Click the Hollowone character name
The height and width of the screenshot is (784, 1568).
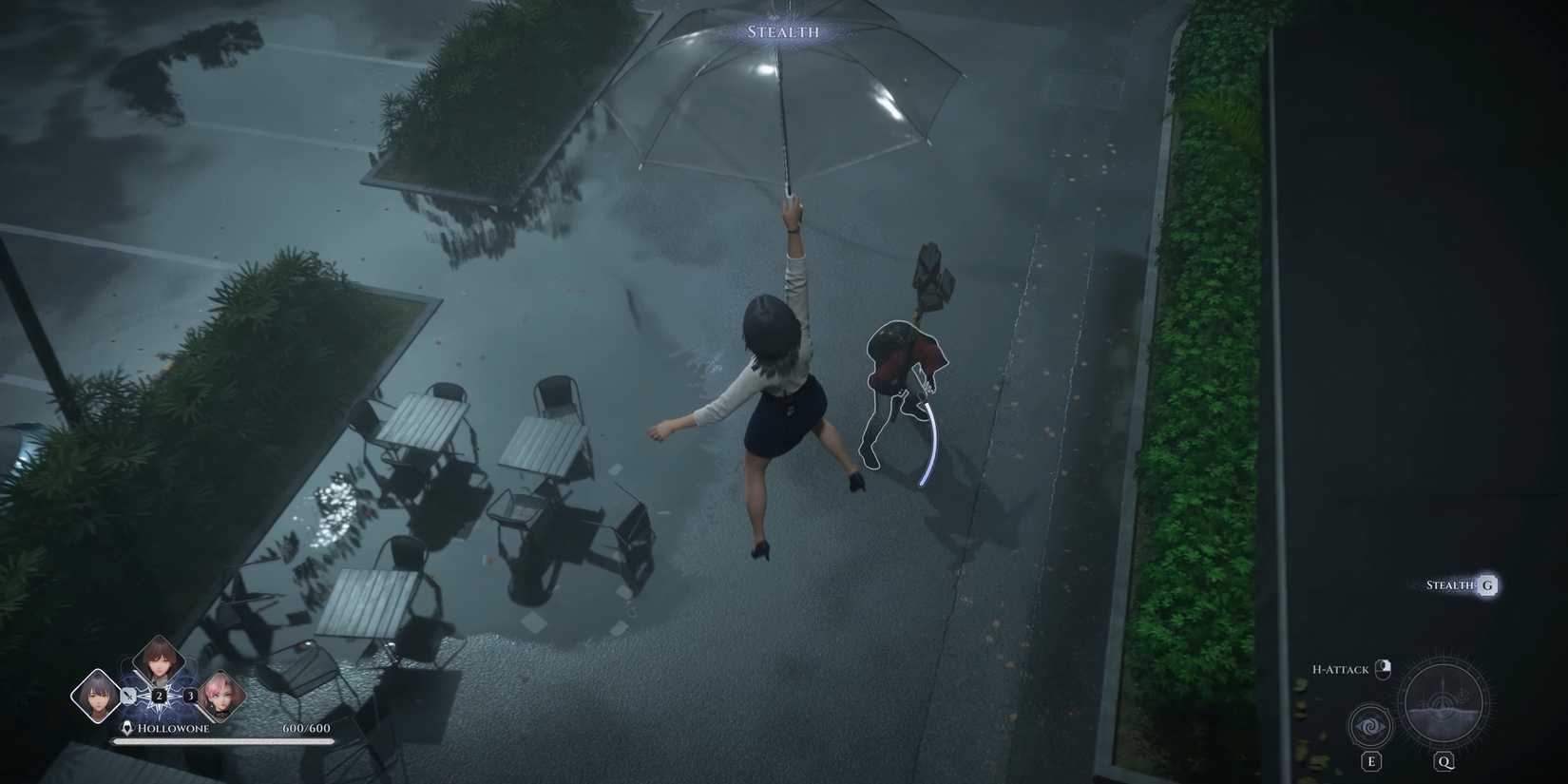174,729
